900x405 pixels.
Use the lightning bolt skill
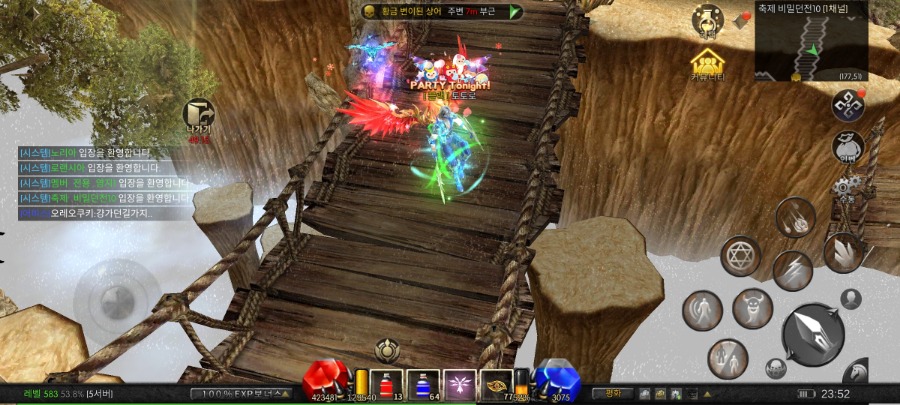791,271
